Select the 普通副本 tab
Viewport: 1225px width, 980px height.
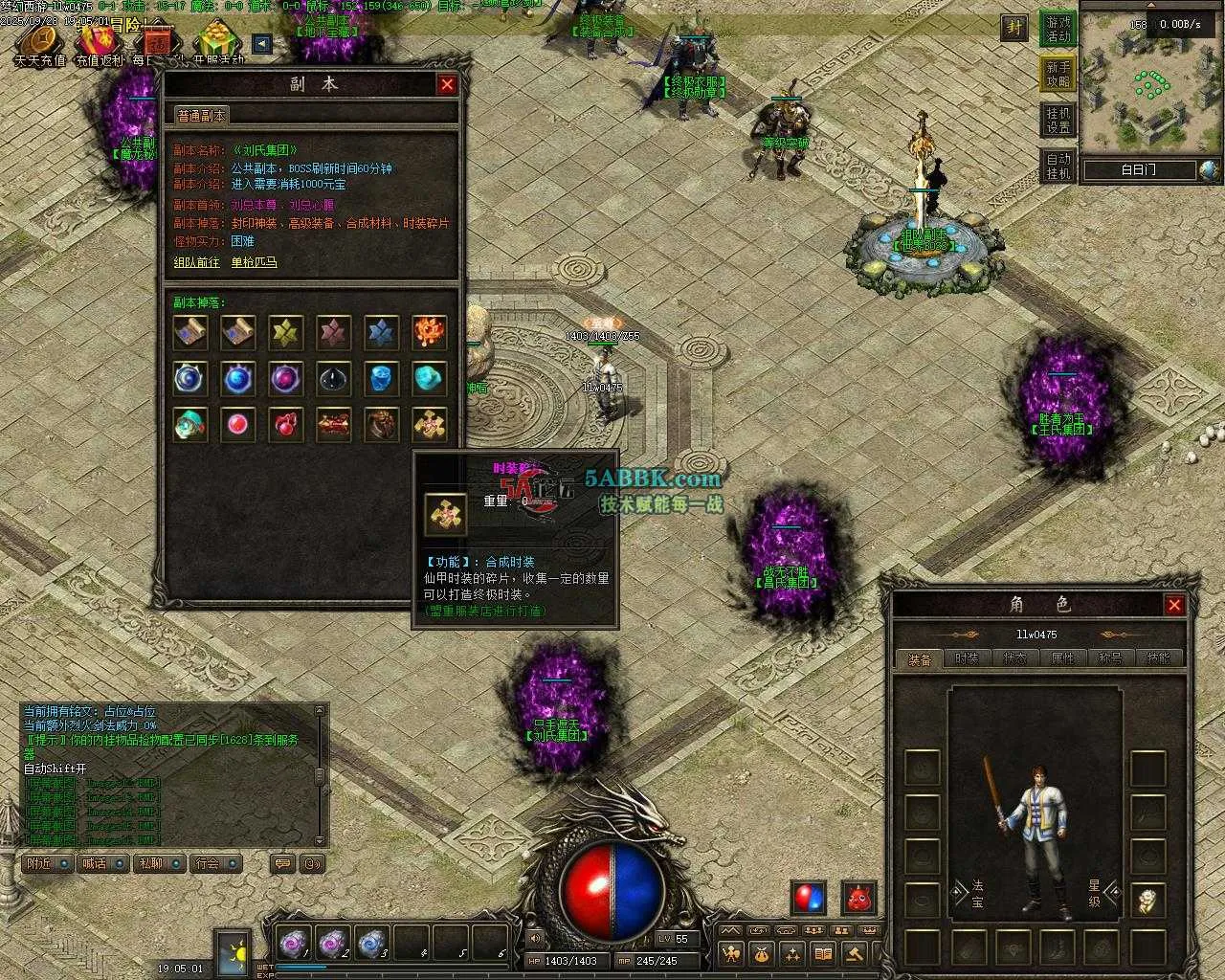[x=201, y=115]
